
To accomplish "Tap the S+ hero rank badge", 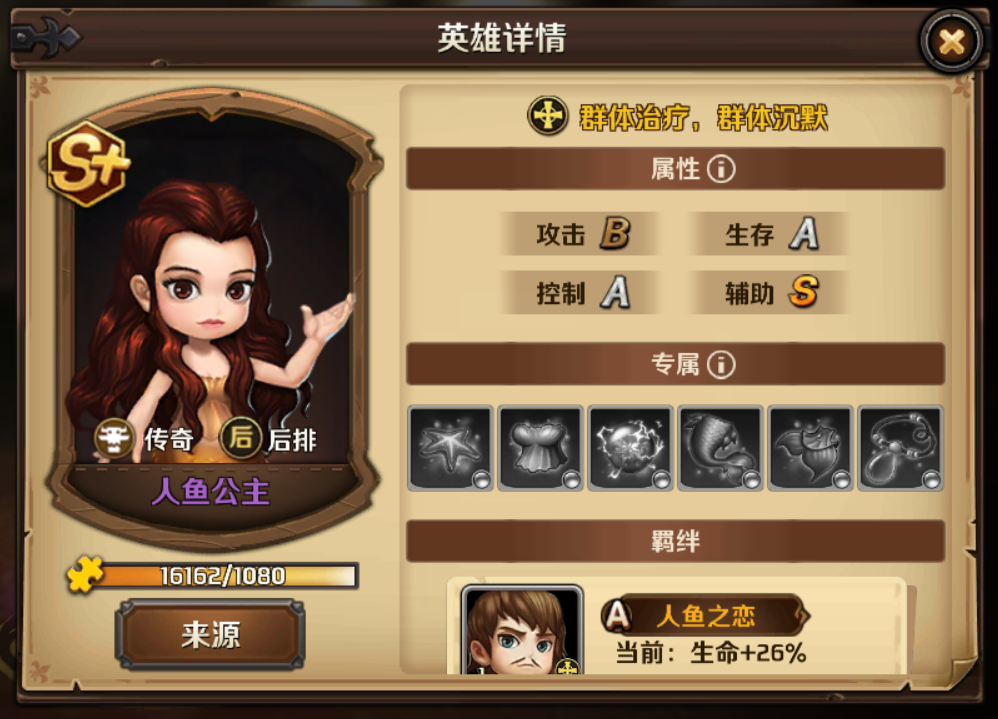I will (88, 164).
